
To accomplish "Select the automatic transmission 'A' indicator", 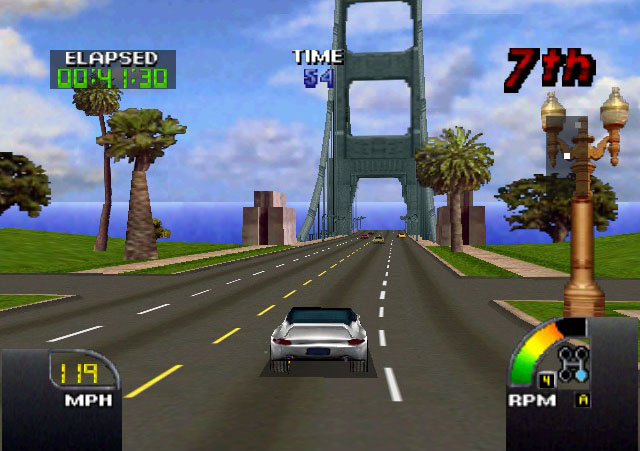I will (x=582, y=399).
